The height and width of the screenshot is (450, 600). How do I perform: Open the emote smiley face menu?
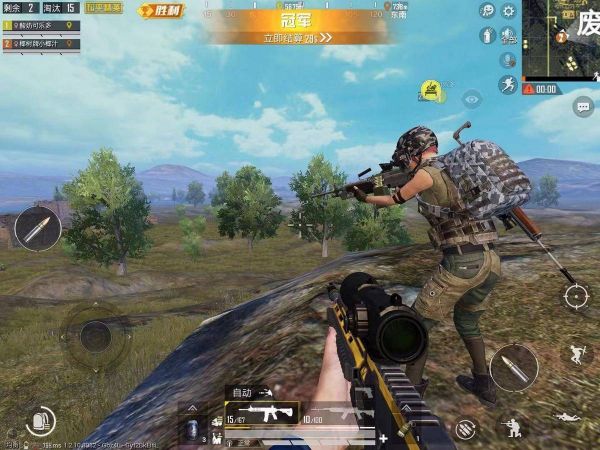(x=487, y=11)
